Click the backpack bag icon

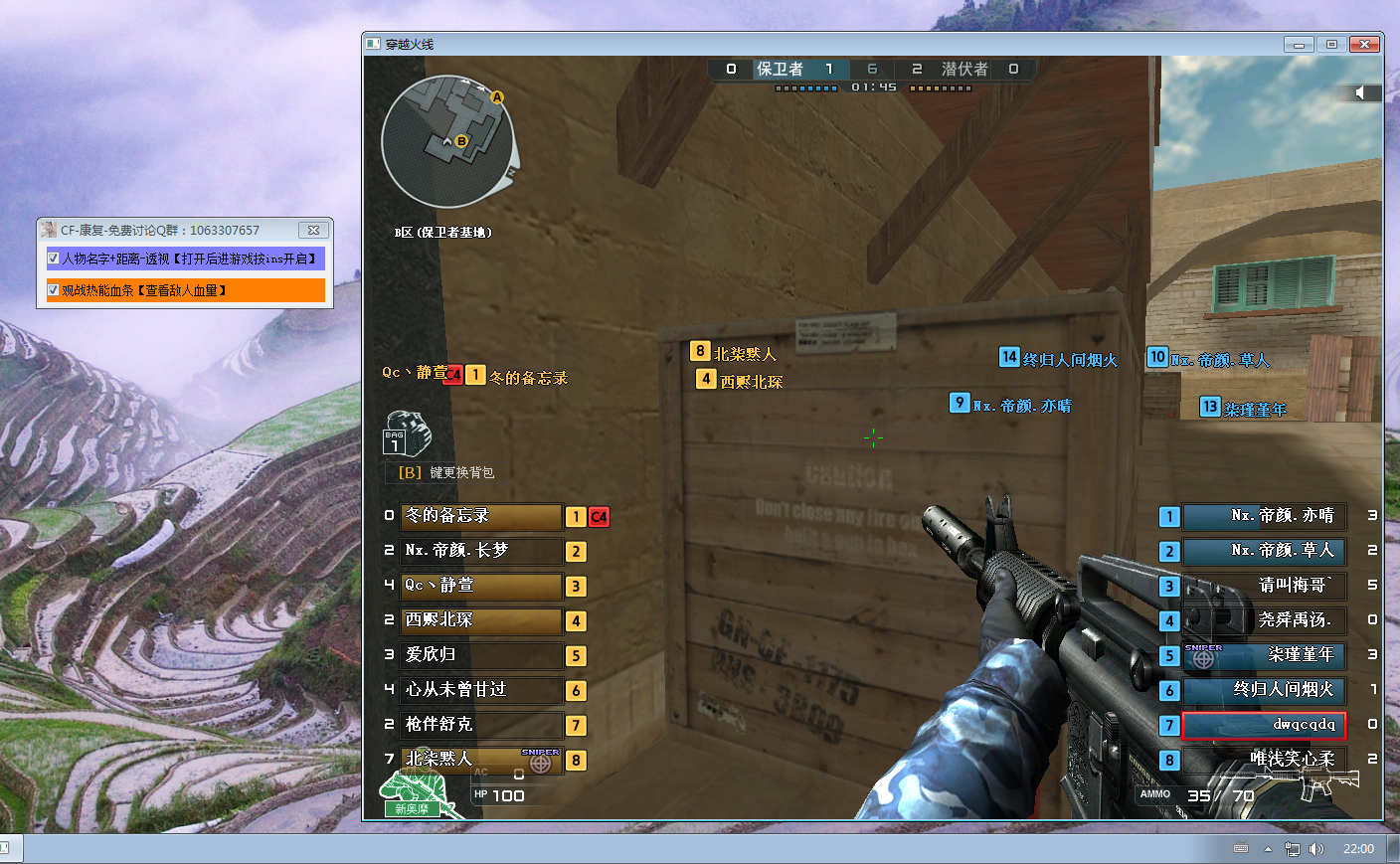[407, 433]
